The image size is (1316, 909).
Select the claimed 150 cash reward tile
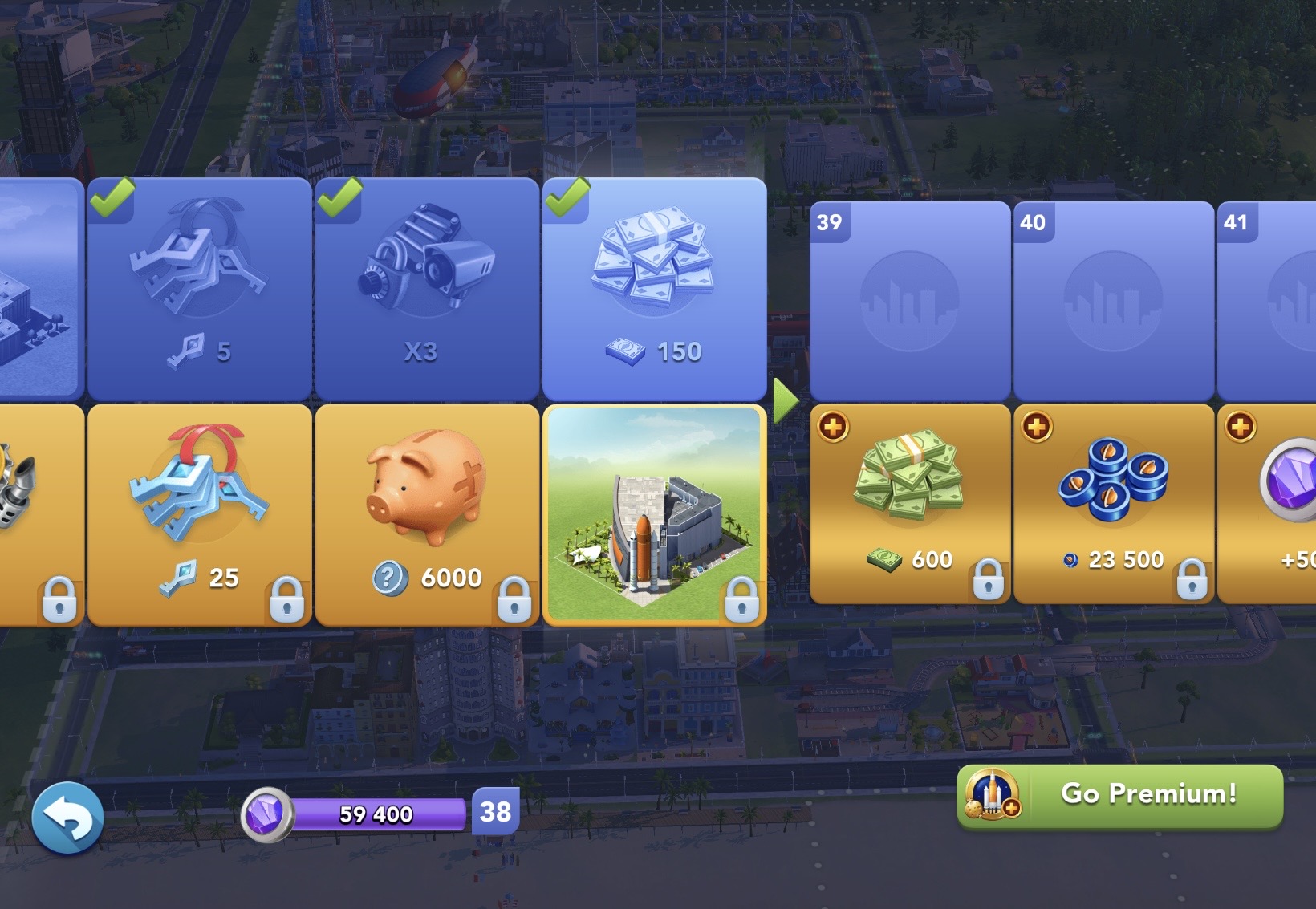click(x=654, y=289)
